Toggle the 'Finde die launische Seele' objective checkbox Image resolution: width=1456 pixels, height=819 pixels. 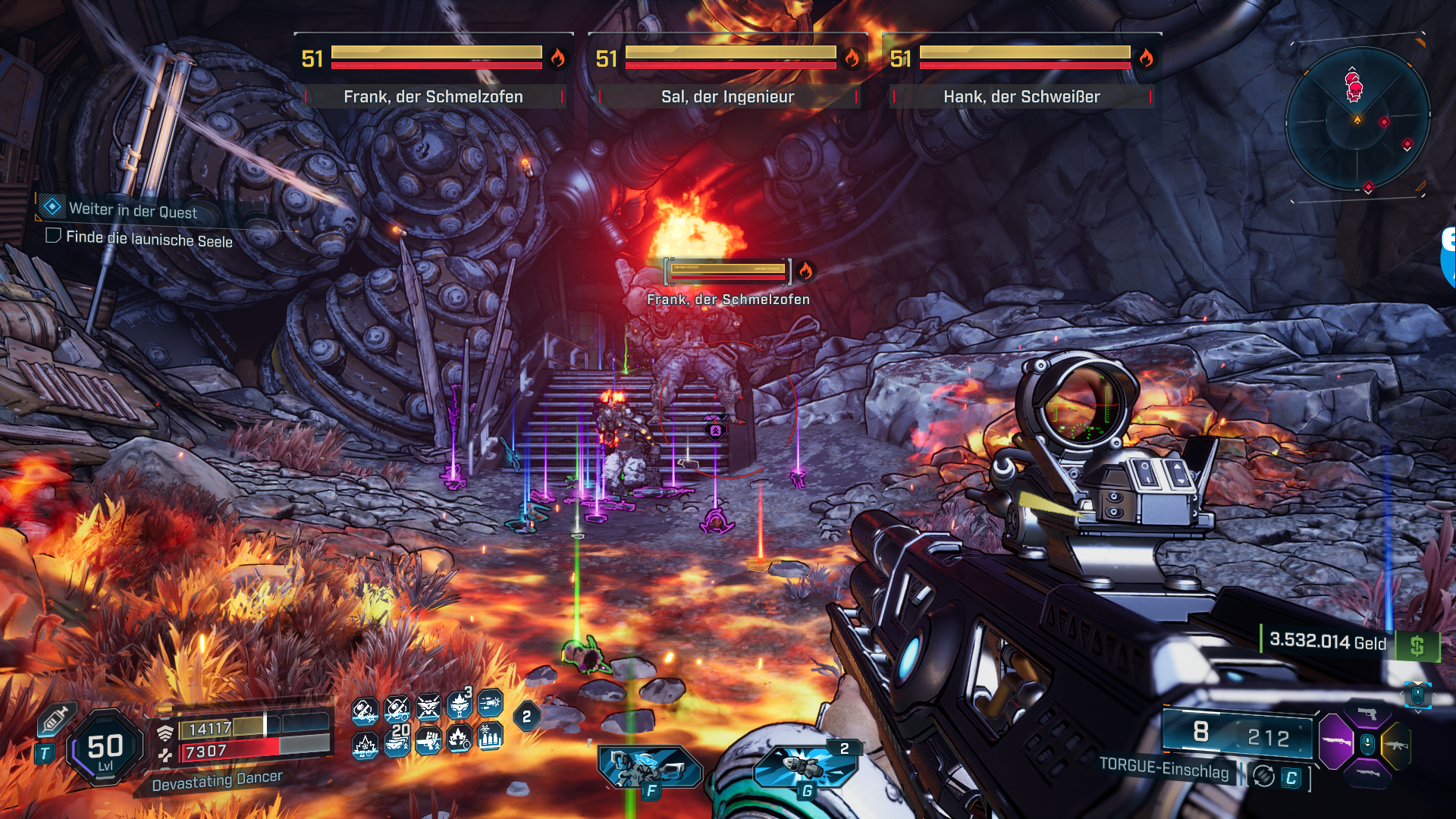(x=53, y=236)
